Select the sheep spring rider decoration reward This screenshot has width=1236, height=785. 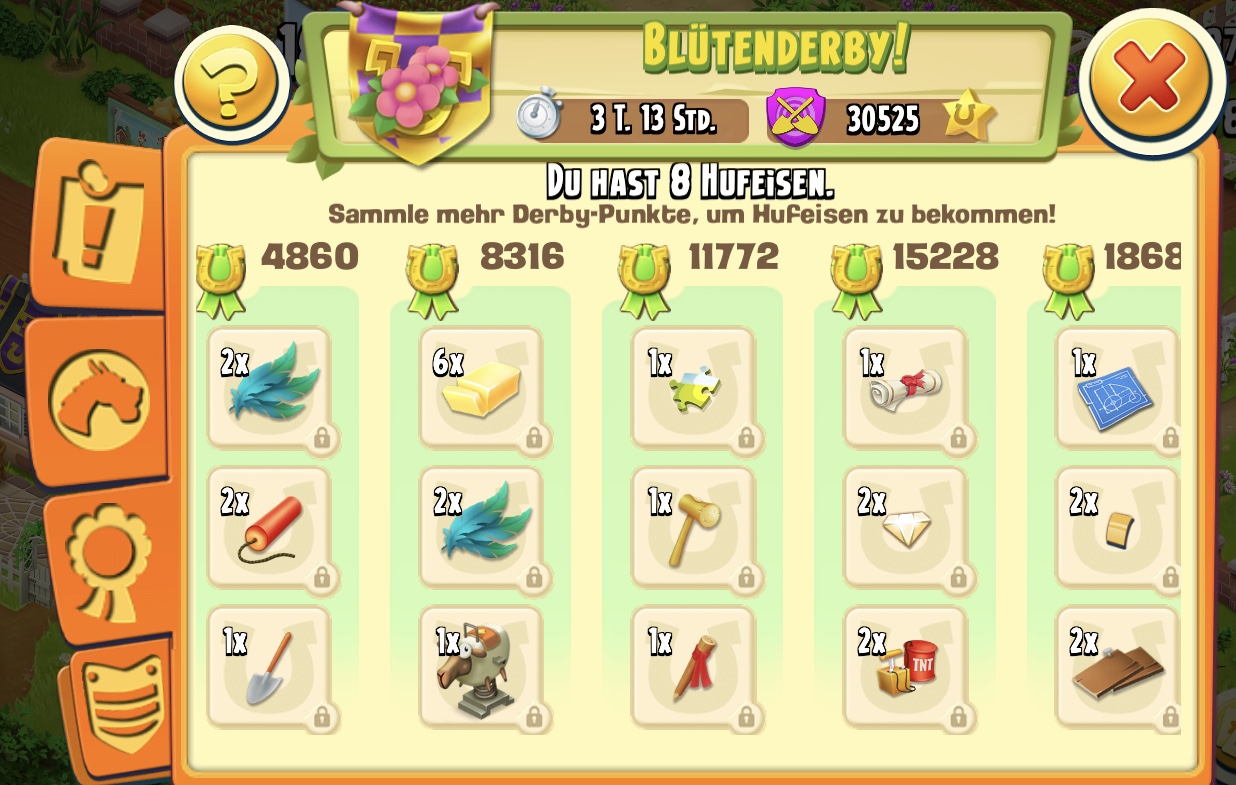[x=481, y=667]
